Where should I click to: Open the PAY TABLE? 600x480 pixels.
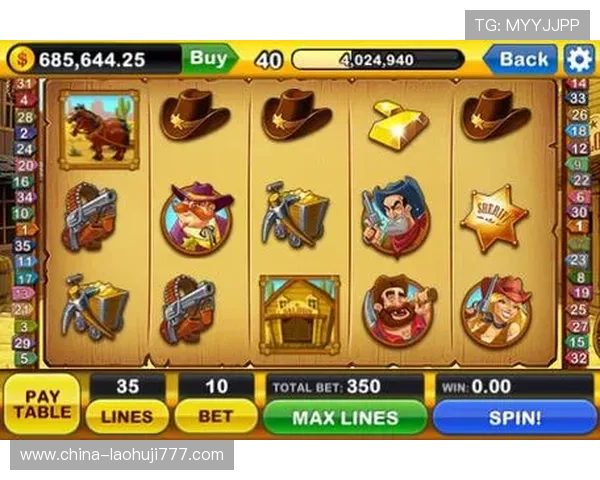[42, 404]
